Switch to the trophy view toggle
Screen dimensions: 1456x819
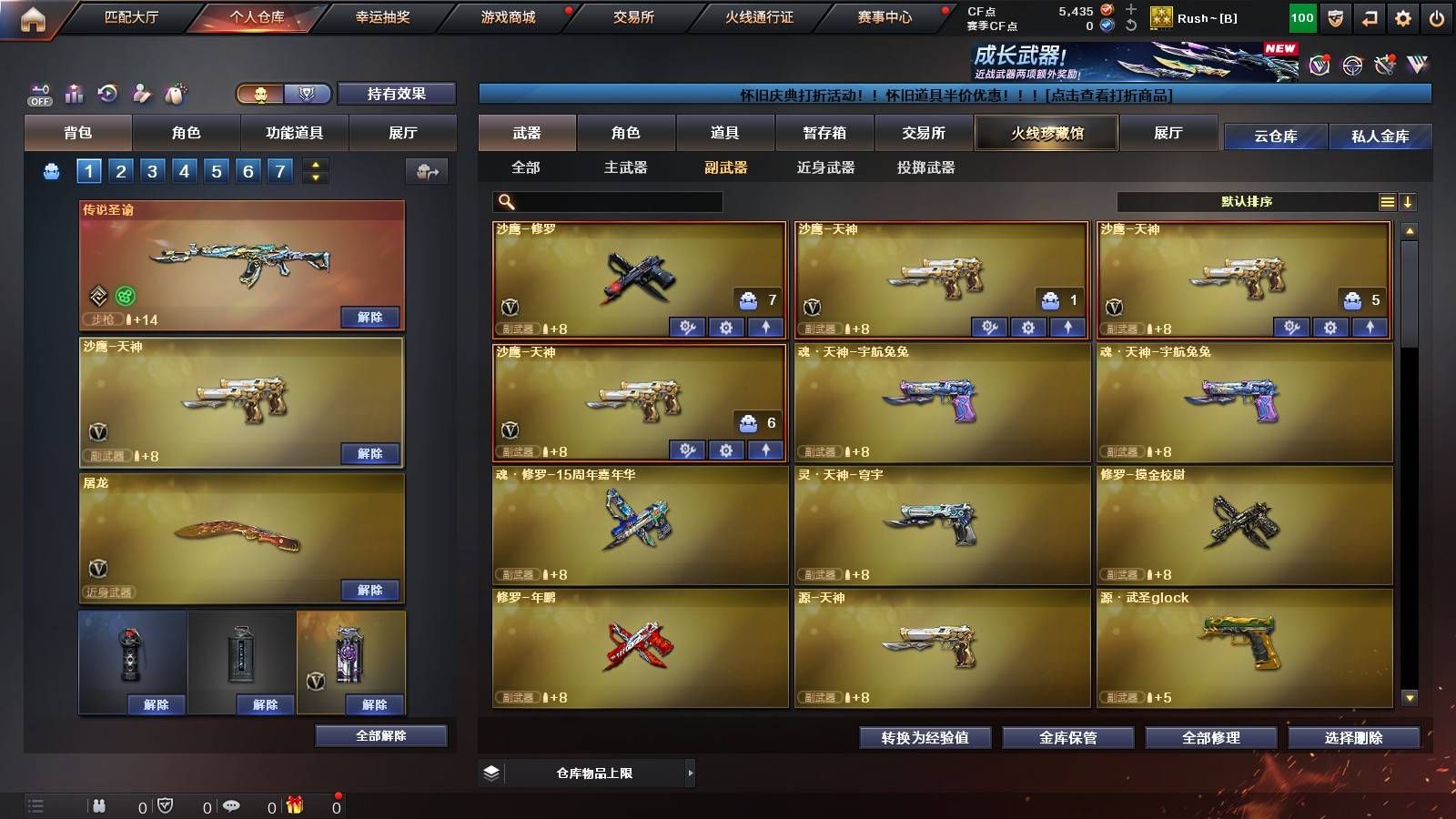pos(308,94)
